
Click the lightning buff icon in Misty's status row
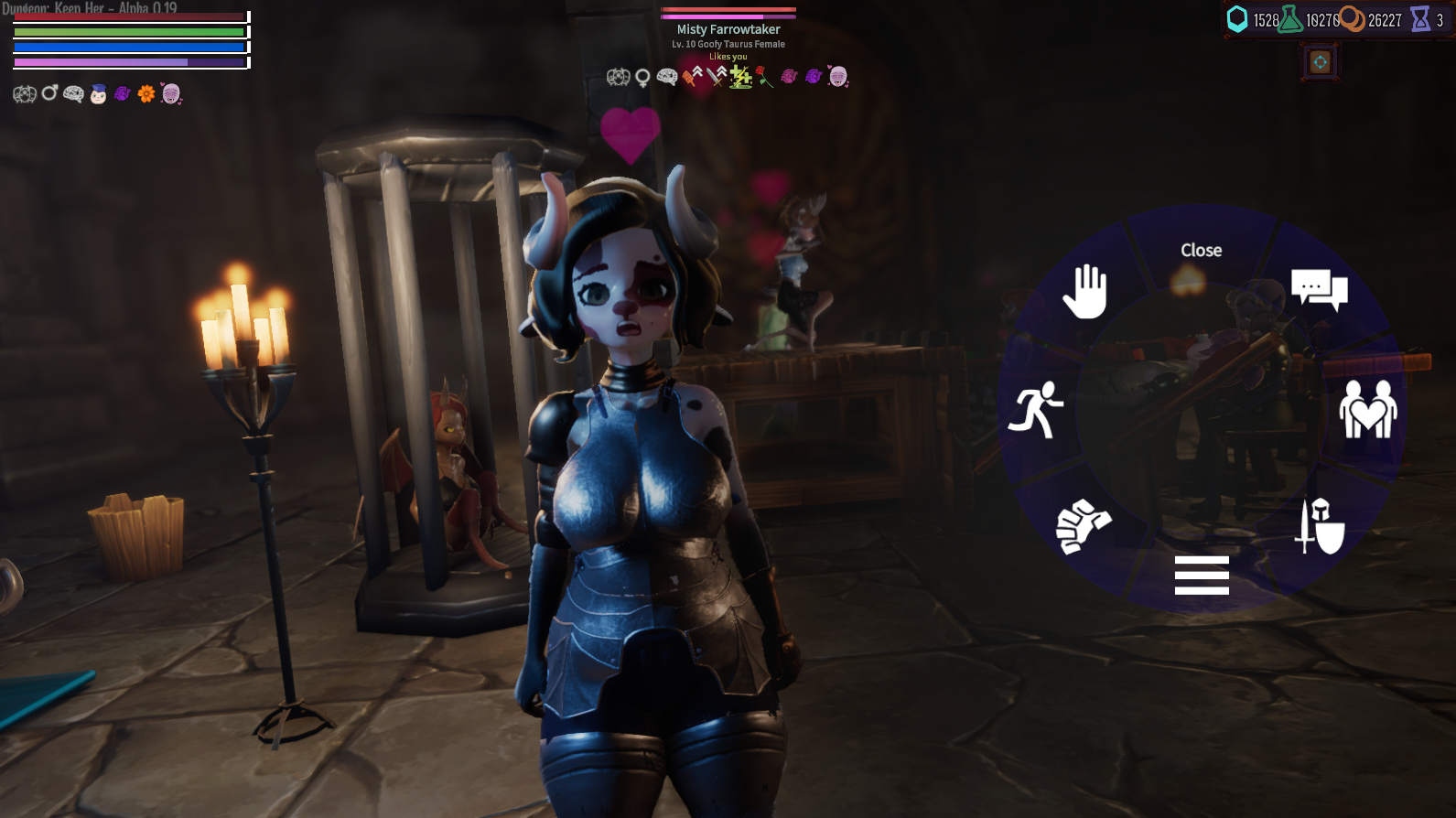[x=741, y=78]
